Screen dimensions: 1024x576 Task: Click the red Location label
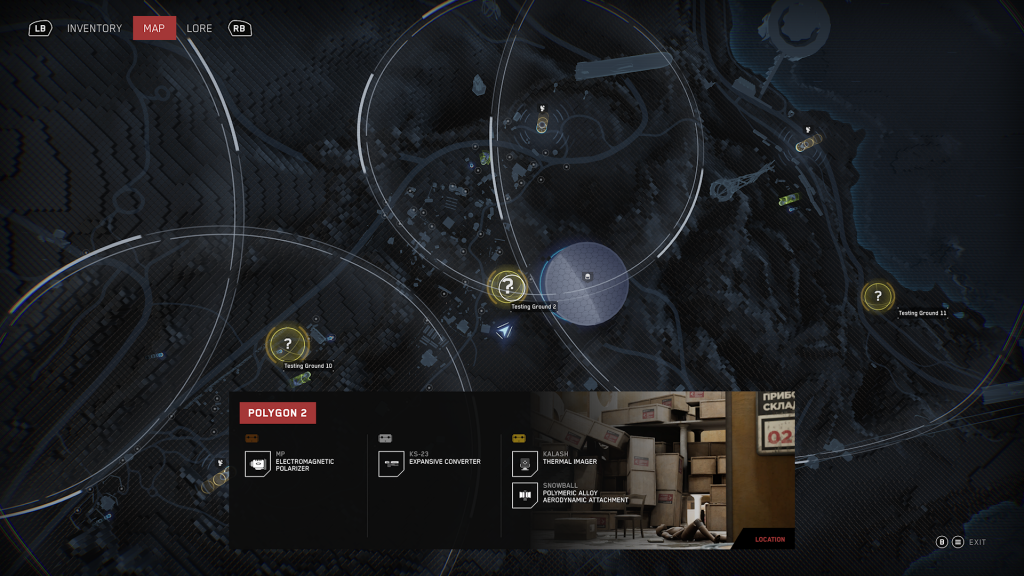tap(769, 540)
